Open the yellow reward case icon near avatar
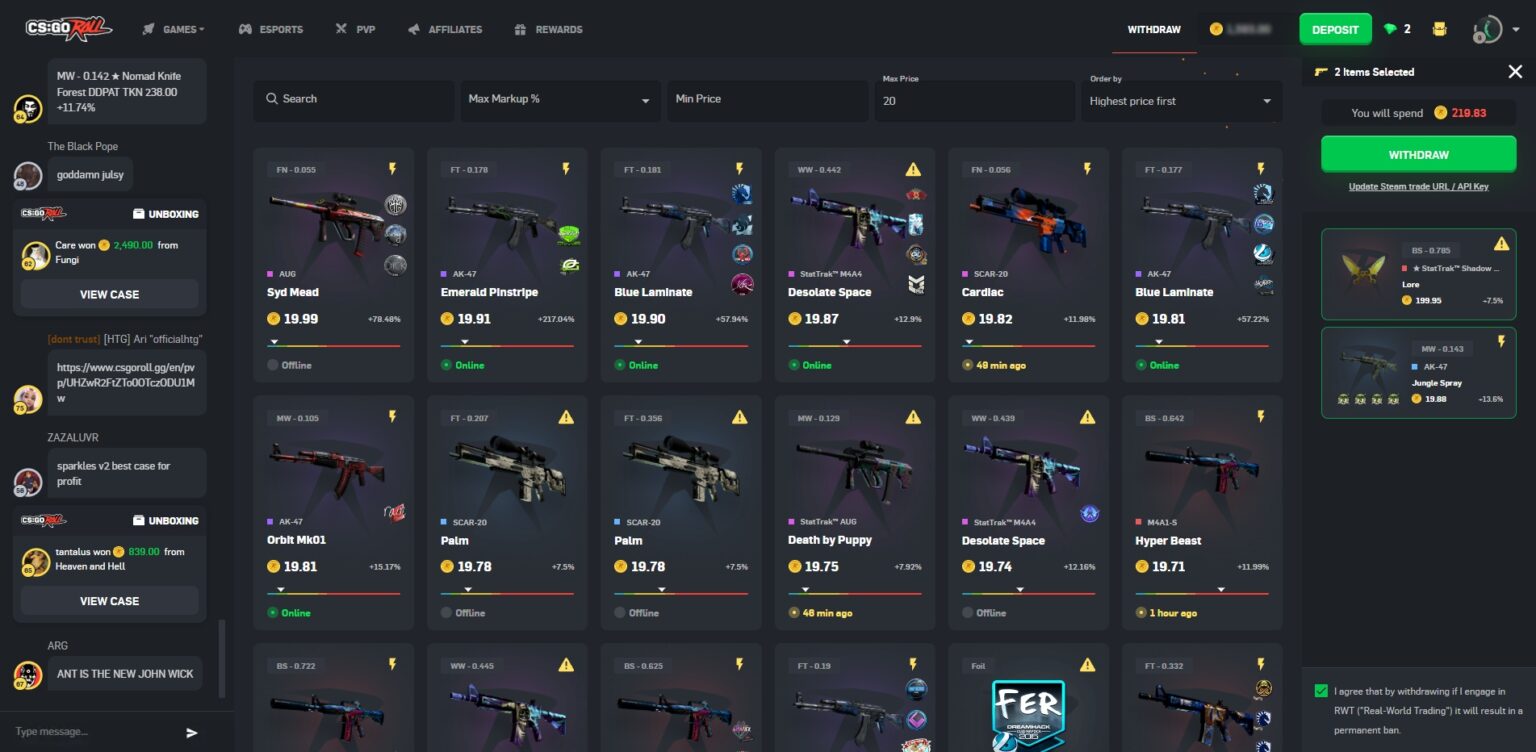This screenshot has width=1536, height=752. click(1440, 29)
